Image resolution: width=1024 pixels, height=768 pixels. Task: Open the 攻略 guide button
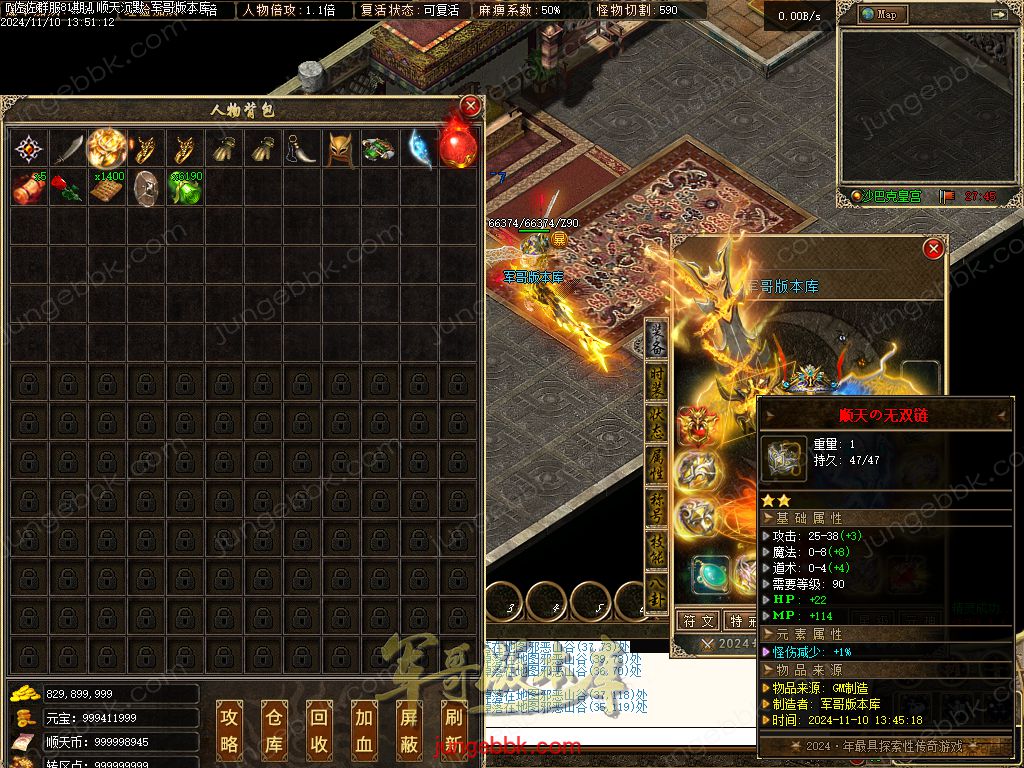[230, 730]
